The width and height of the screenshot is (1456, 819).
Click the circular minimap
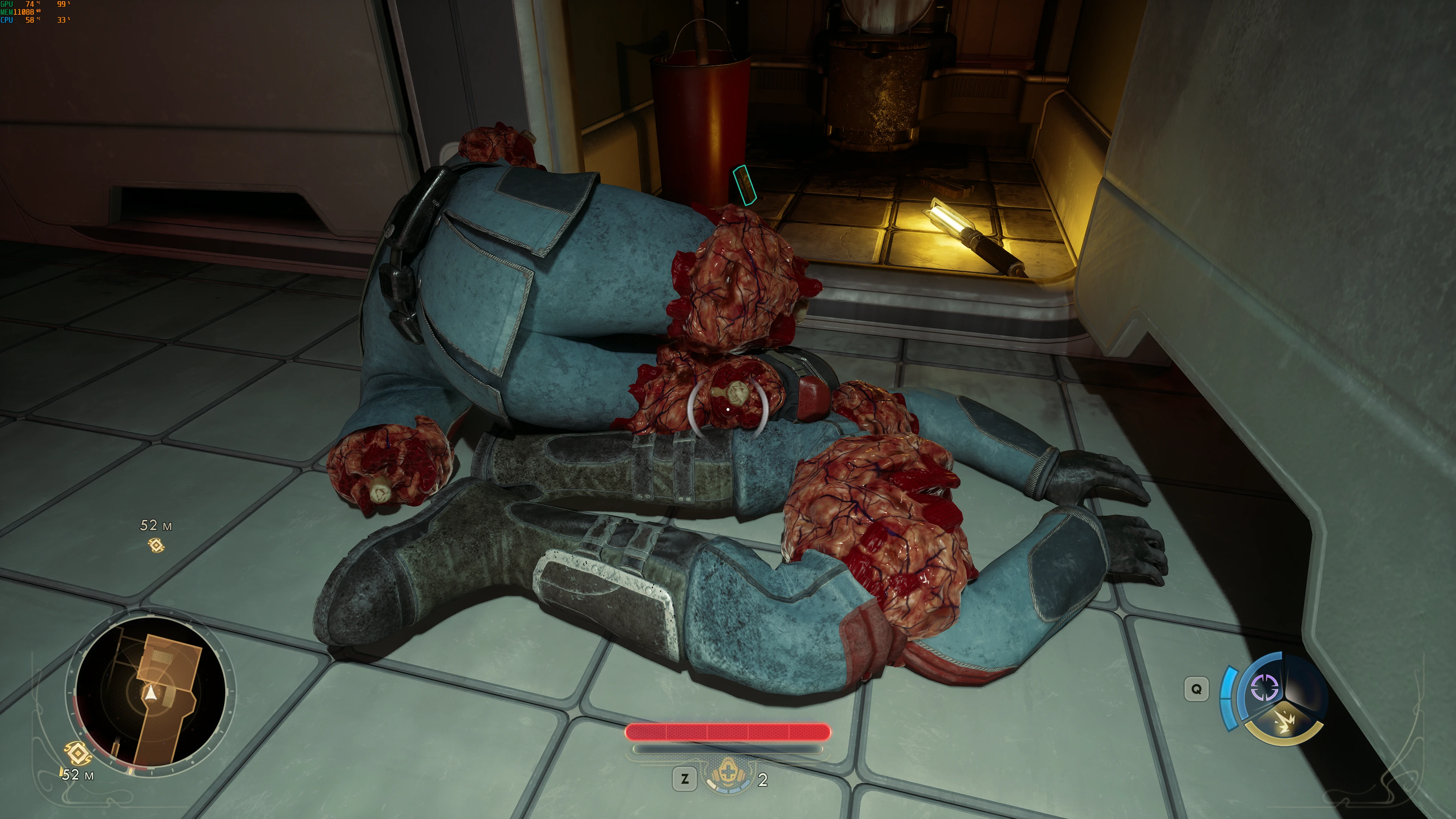click(150, 692)
